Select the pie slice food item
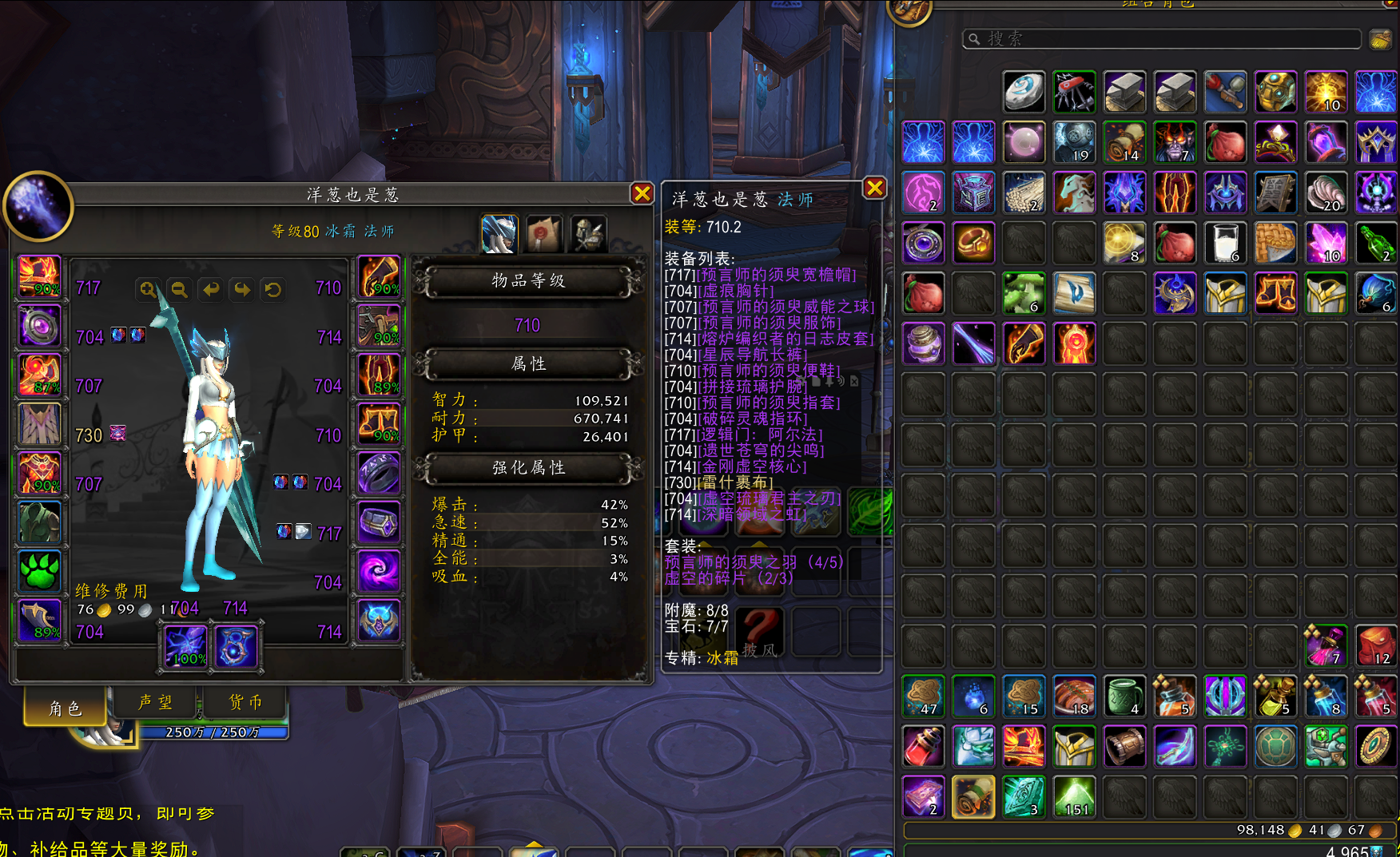Screen dimensions: 1400x857 [1275, 243]
